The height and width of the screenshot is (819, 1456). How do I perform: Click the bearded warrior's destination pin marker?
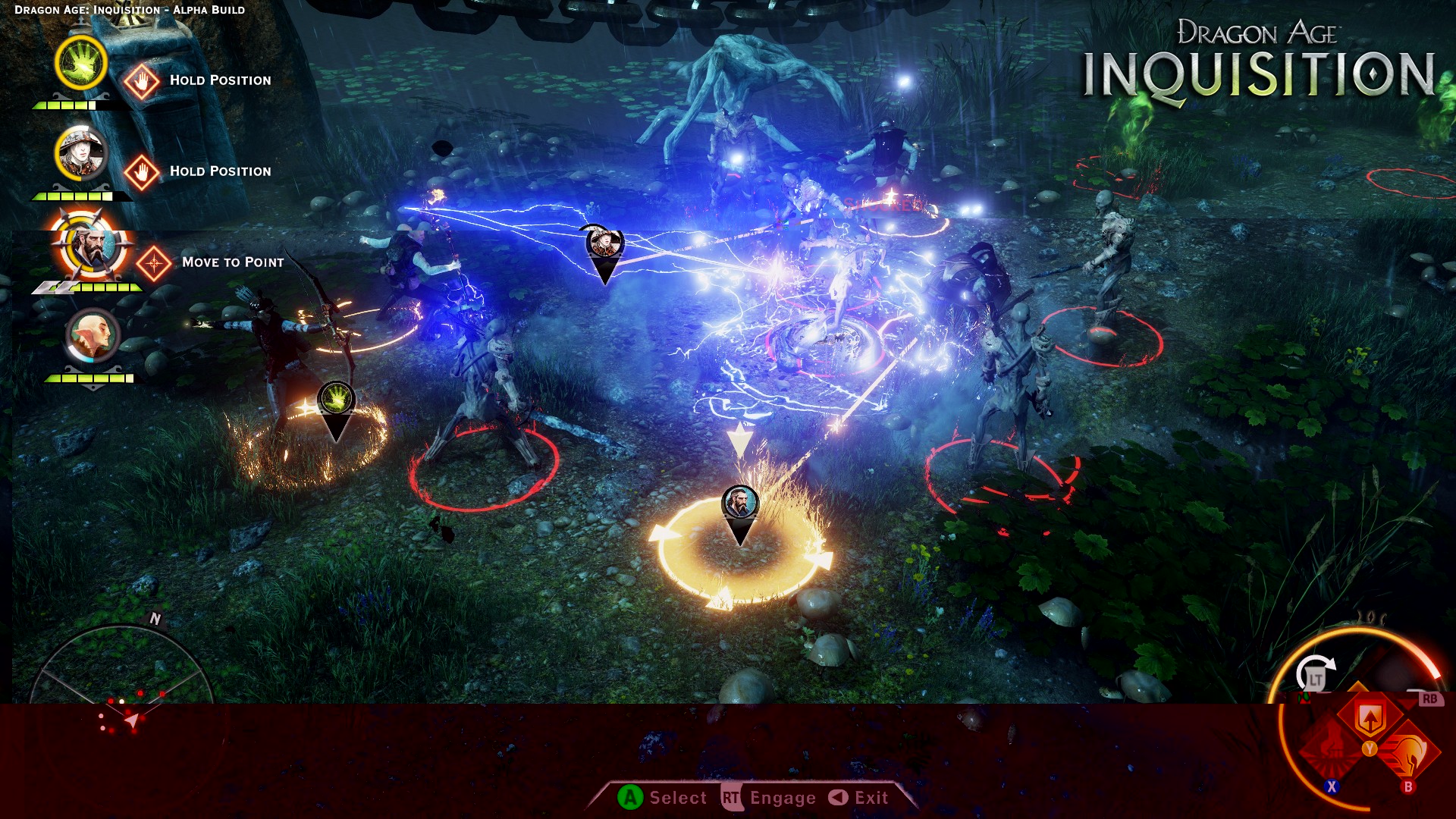click(x=740, y=507)
